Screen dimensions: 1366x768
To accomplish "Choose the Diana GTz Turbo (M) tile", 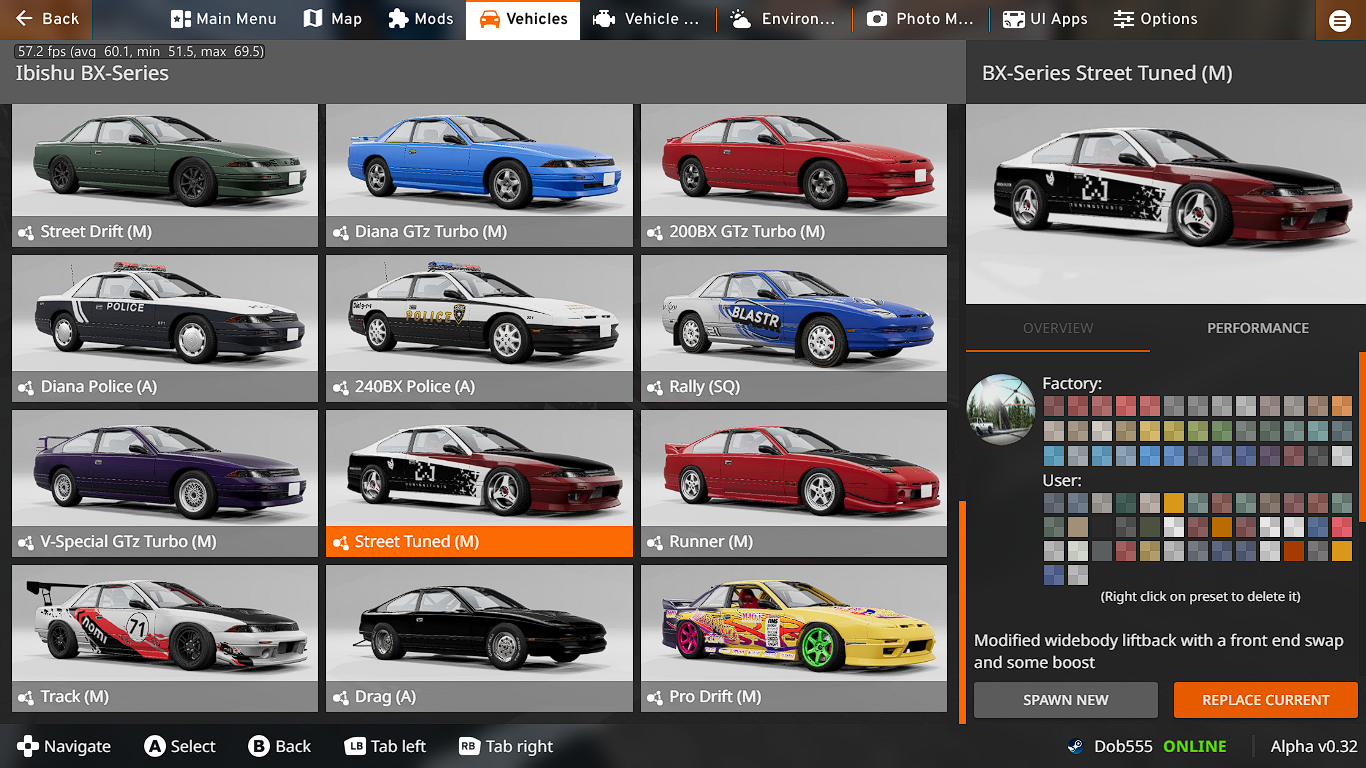I will (479, 175).
